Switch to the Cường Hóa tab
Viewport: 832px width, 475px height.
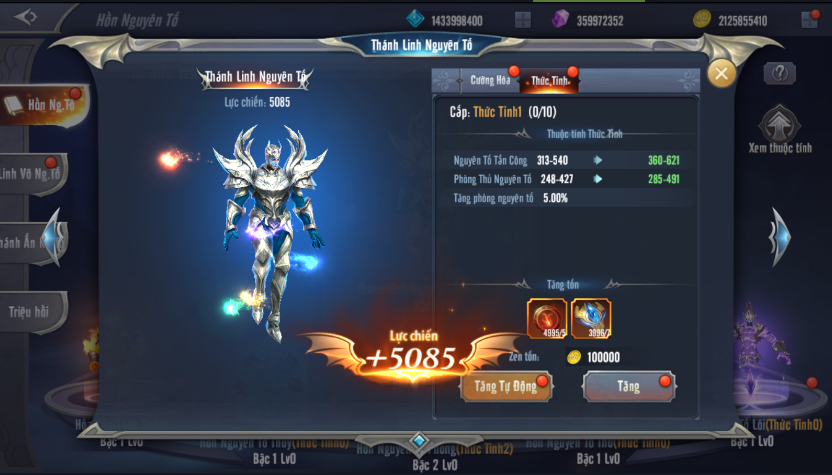pyautogui.click(x=489, y=80)
